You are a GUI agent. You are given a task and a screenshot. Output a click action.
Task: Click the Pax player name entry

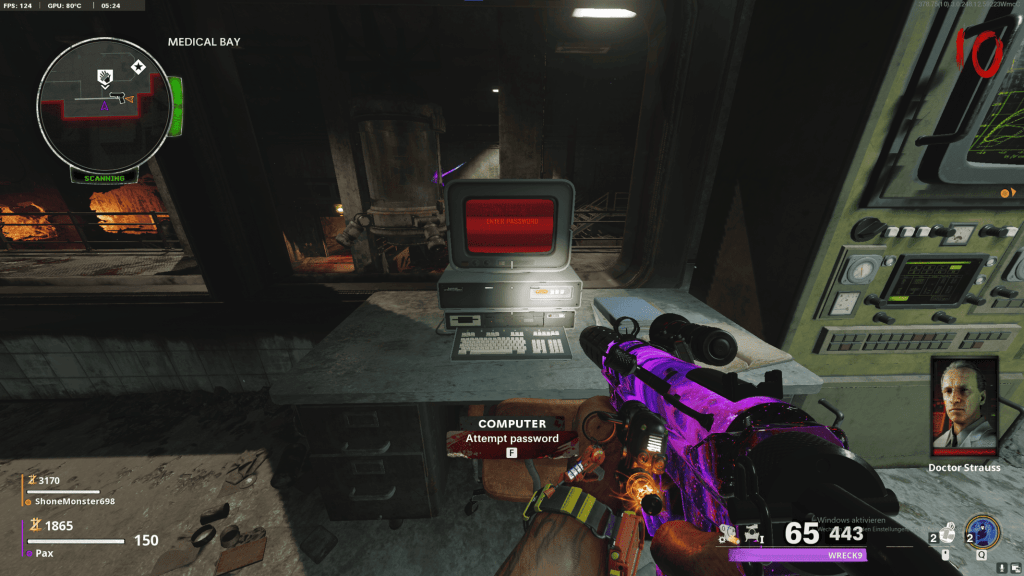(46, 552)
